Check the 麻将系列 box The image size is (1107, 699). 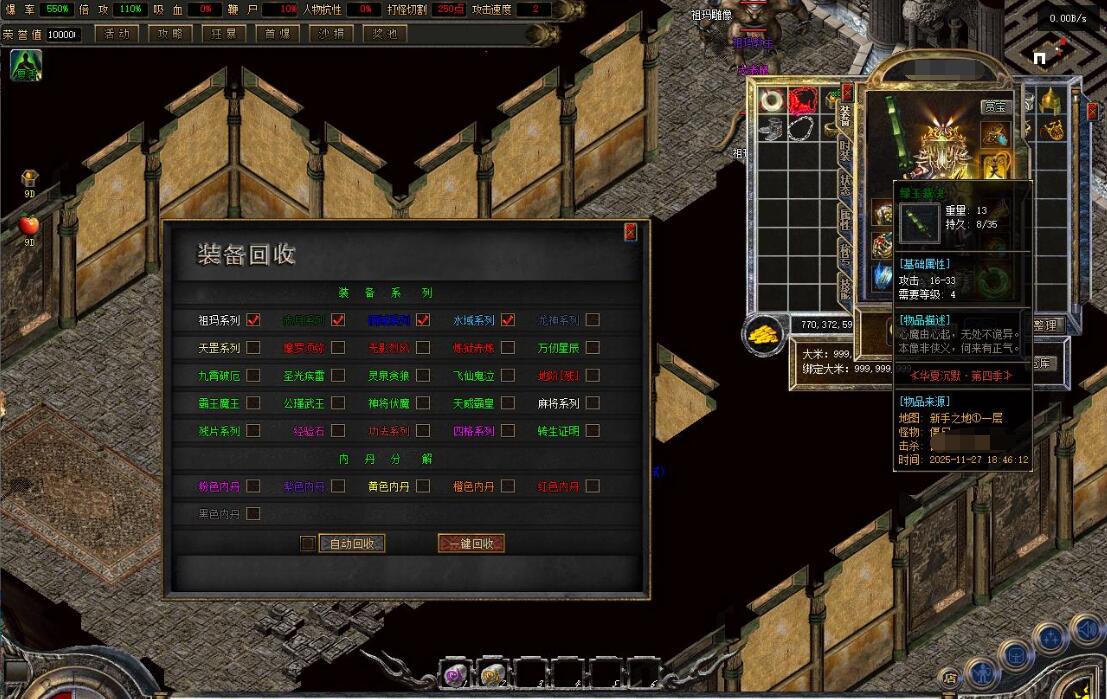click(x=593, y=403)
